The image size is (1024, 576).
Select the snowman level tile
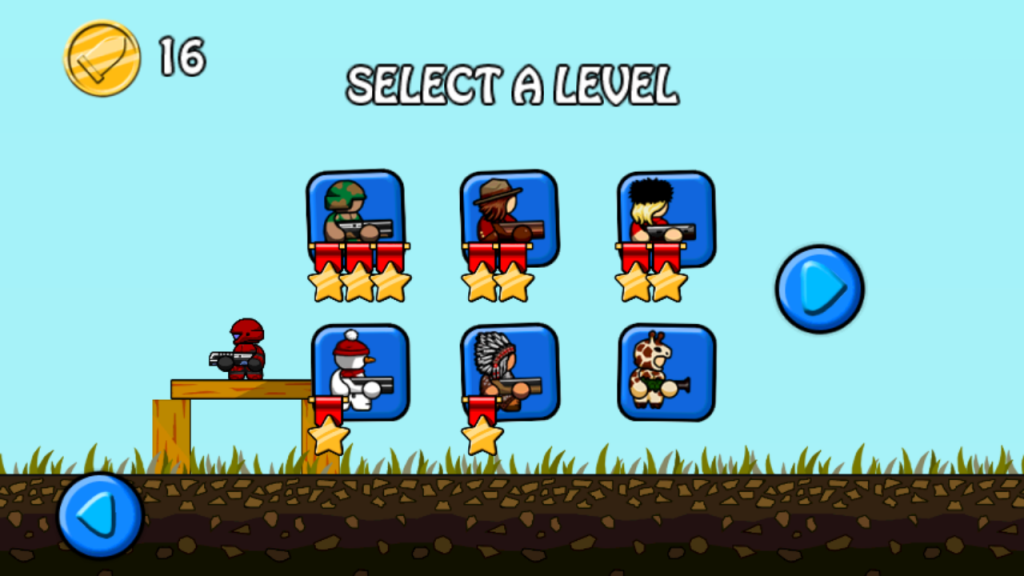pos(360,368)
